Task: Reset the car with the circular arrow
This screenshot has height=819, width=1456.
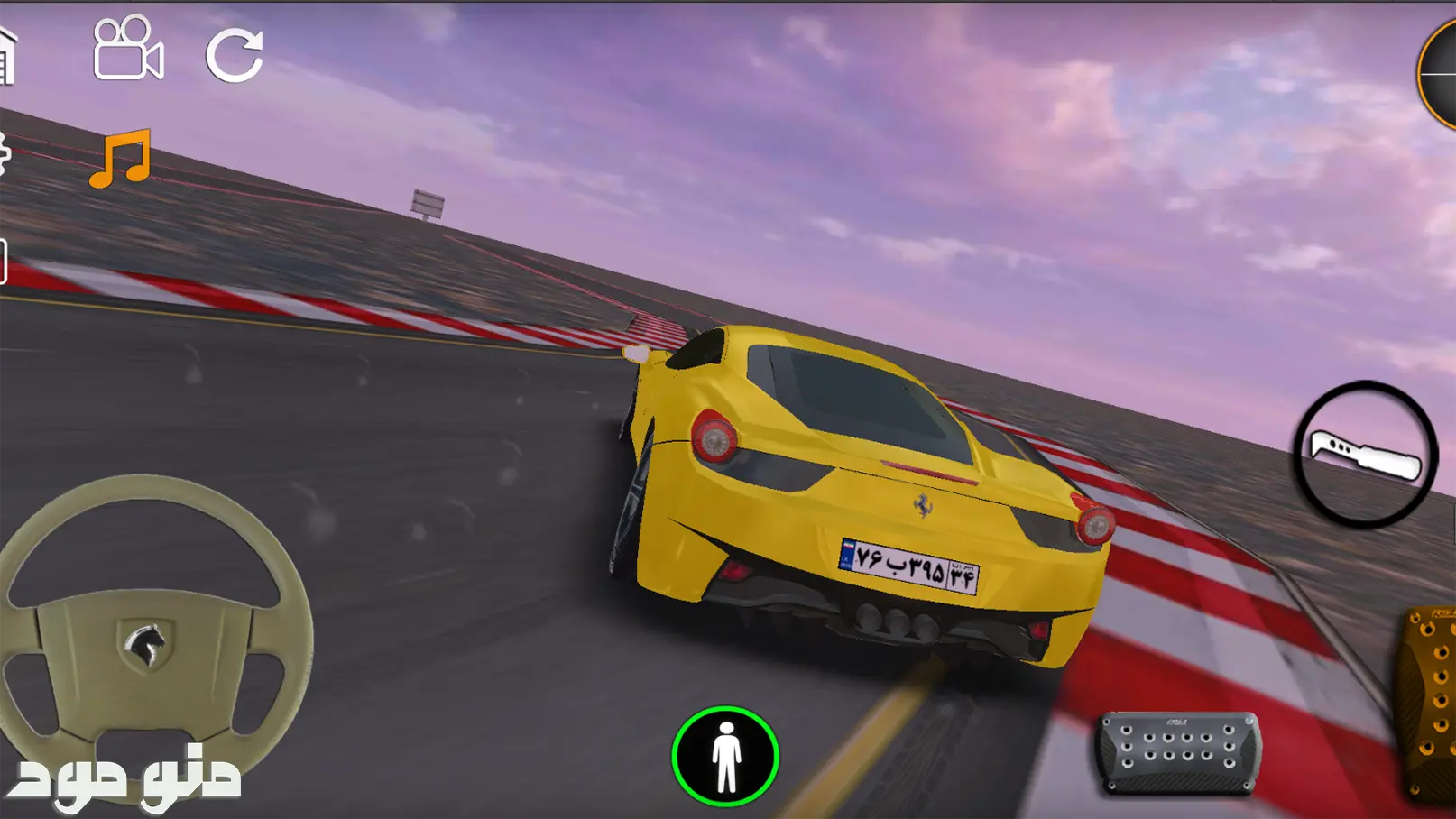Action: point(235,56)
